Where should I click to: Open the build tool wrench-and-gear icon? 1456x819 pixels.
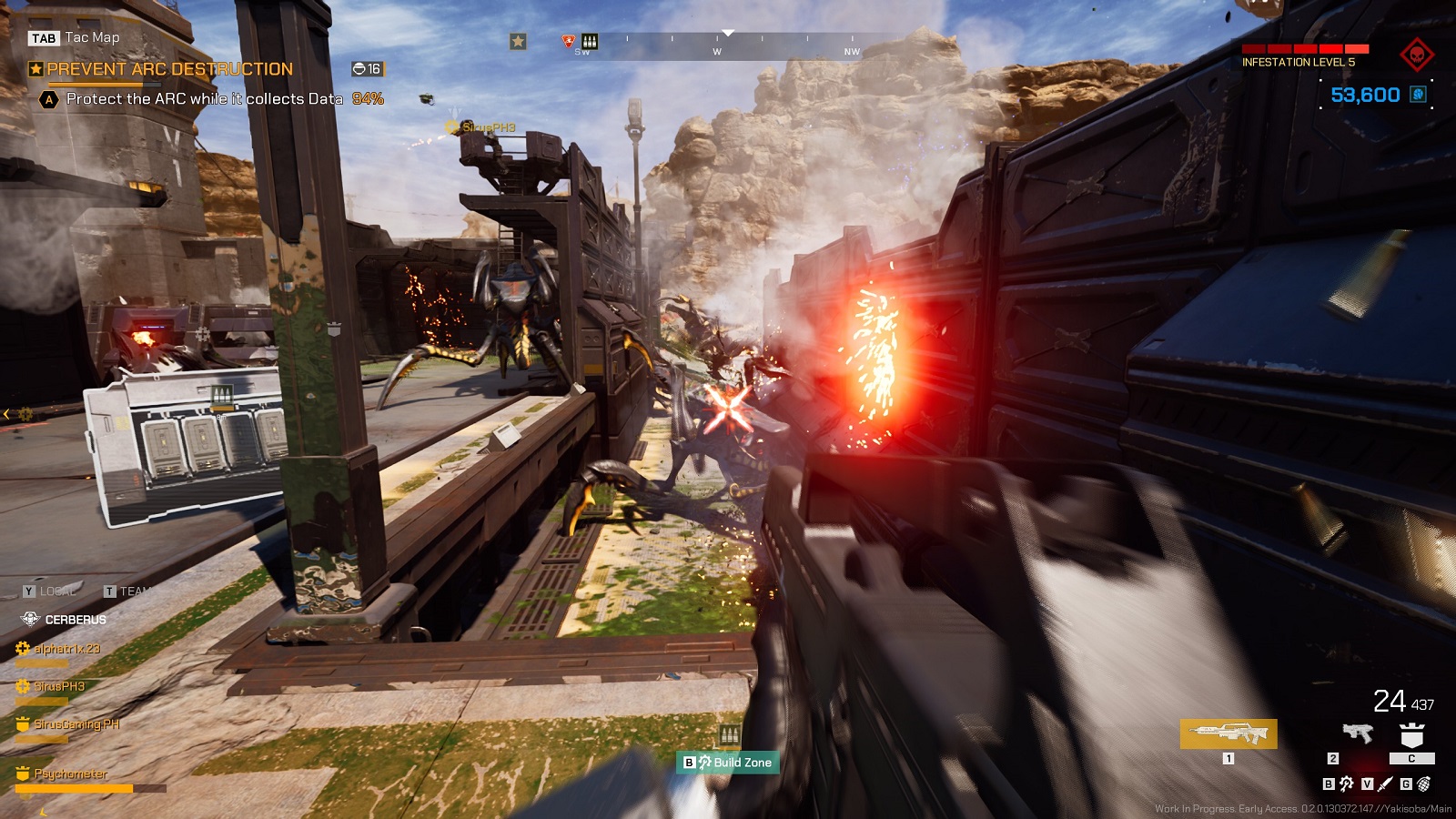coord(1346,784)
